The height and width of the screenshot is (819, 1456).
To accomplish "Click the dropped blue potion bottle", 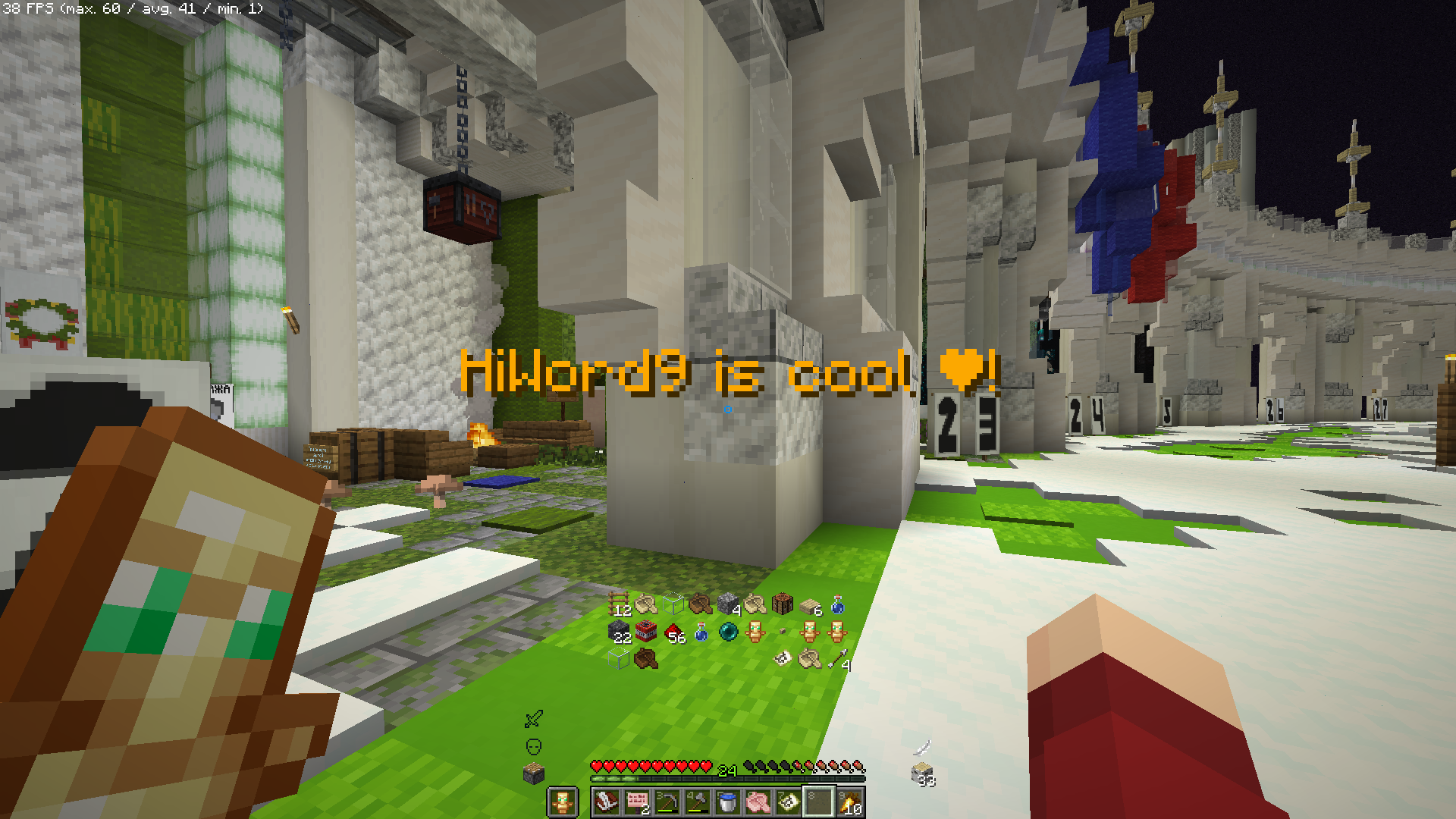I will pos(701,632).
